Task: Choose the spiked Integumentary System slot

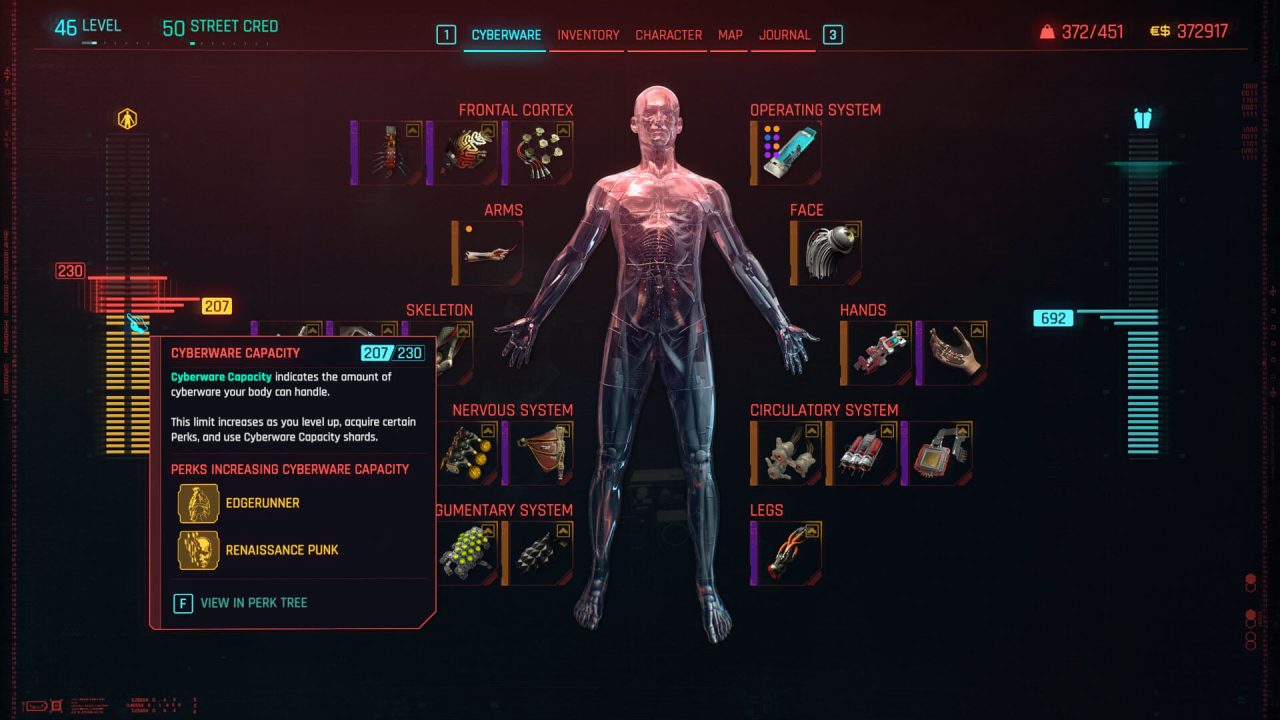Action: 539,553
